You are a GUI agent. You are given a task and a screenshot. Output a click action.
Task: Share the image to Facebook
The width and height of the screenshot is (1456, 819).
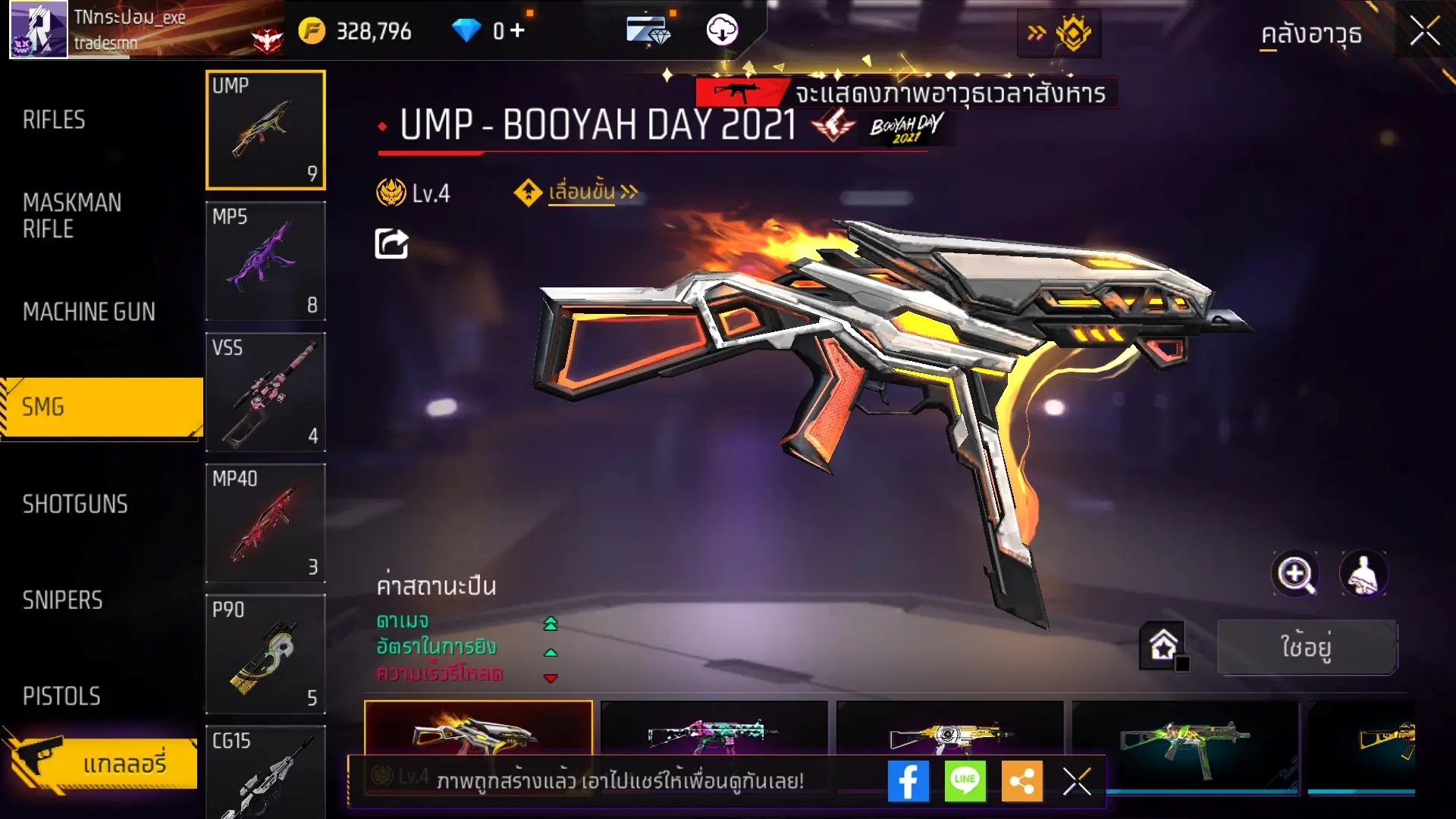[908, 781]
